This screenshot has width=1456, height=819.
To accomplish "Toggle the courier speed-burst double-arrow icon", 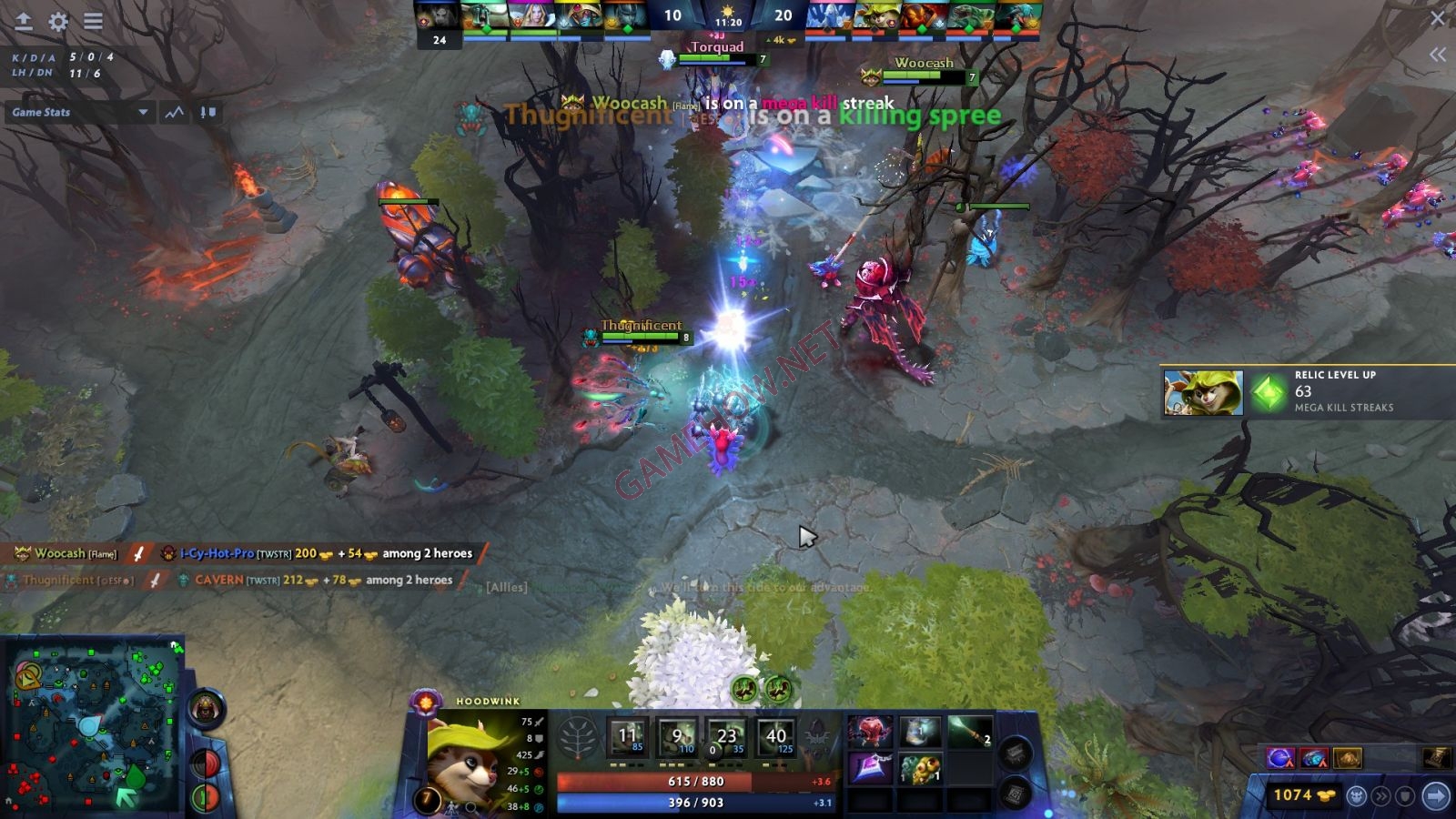I will click(1382, 794).
